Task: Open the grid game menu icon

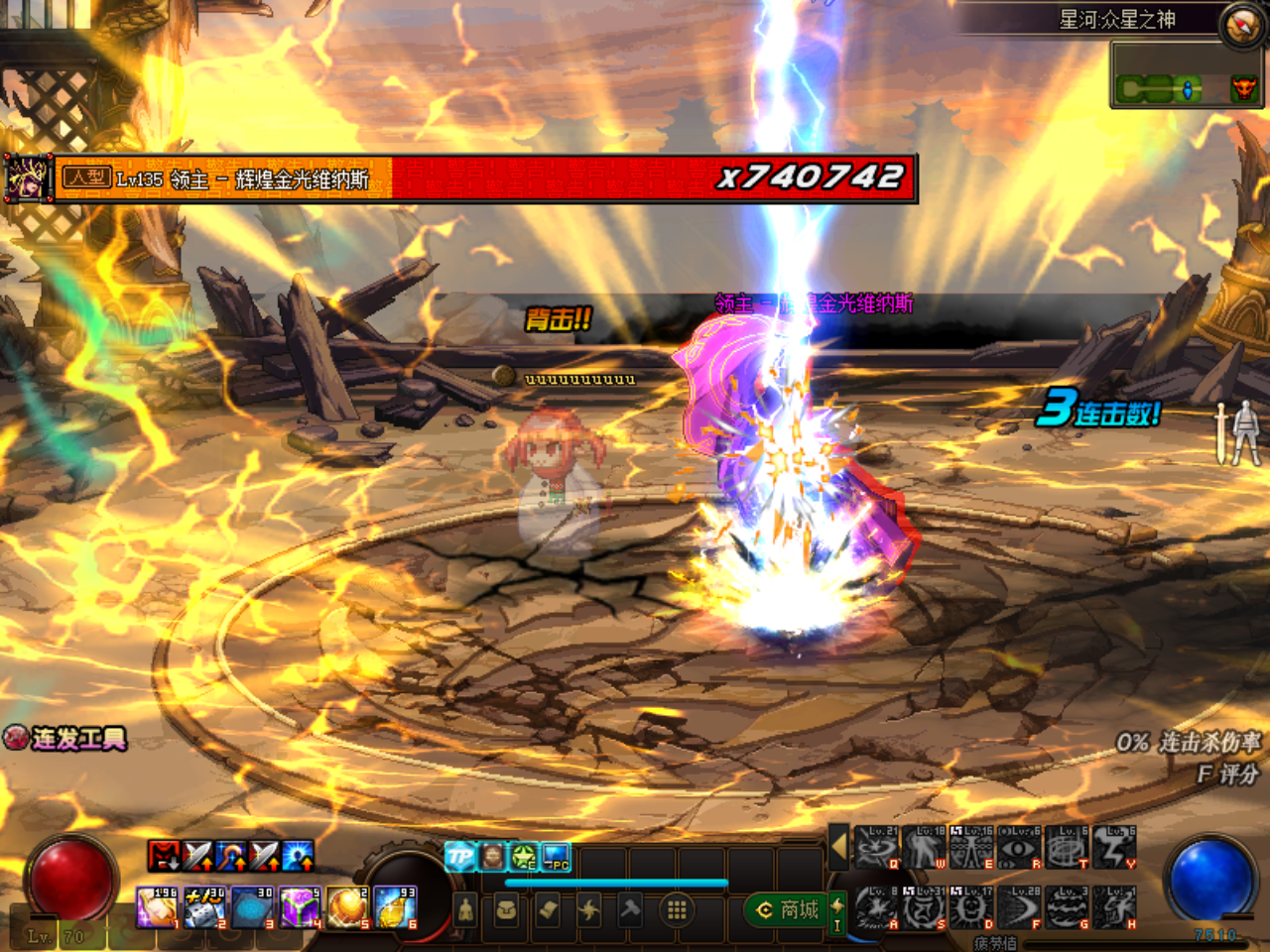Action: click(x=678, y=911)
